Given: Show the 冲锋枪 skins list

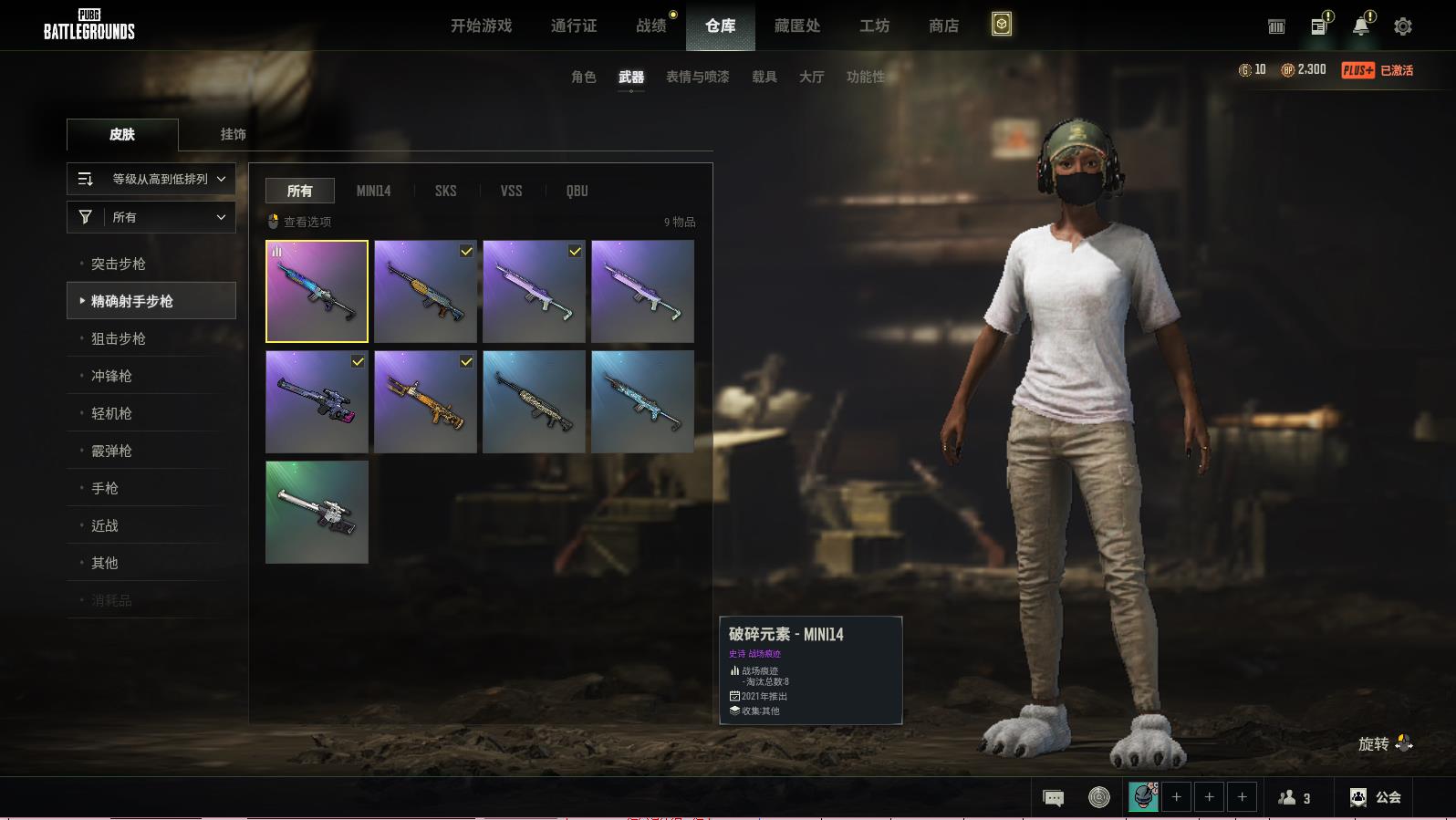Looking at the screenshot, I should 111,376.
